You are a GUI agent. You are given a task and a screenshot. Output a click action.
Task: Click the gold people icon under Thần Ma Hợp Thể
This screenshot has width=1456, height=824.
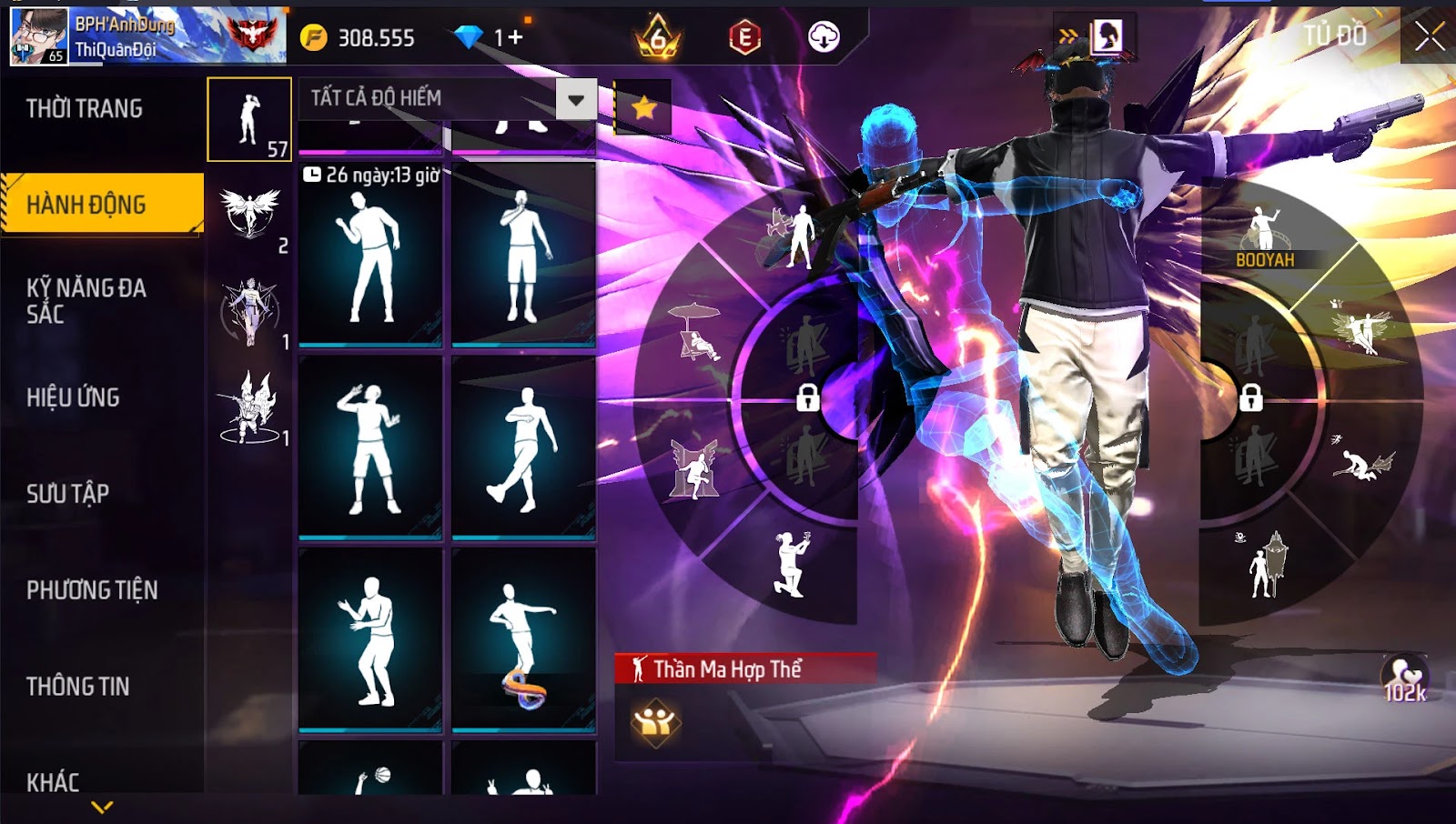pos(654,723)
